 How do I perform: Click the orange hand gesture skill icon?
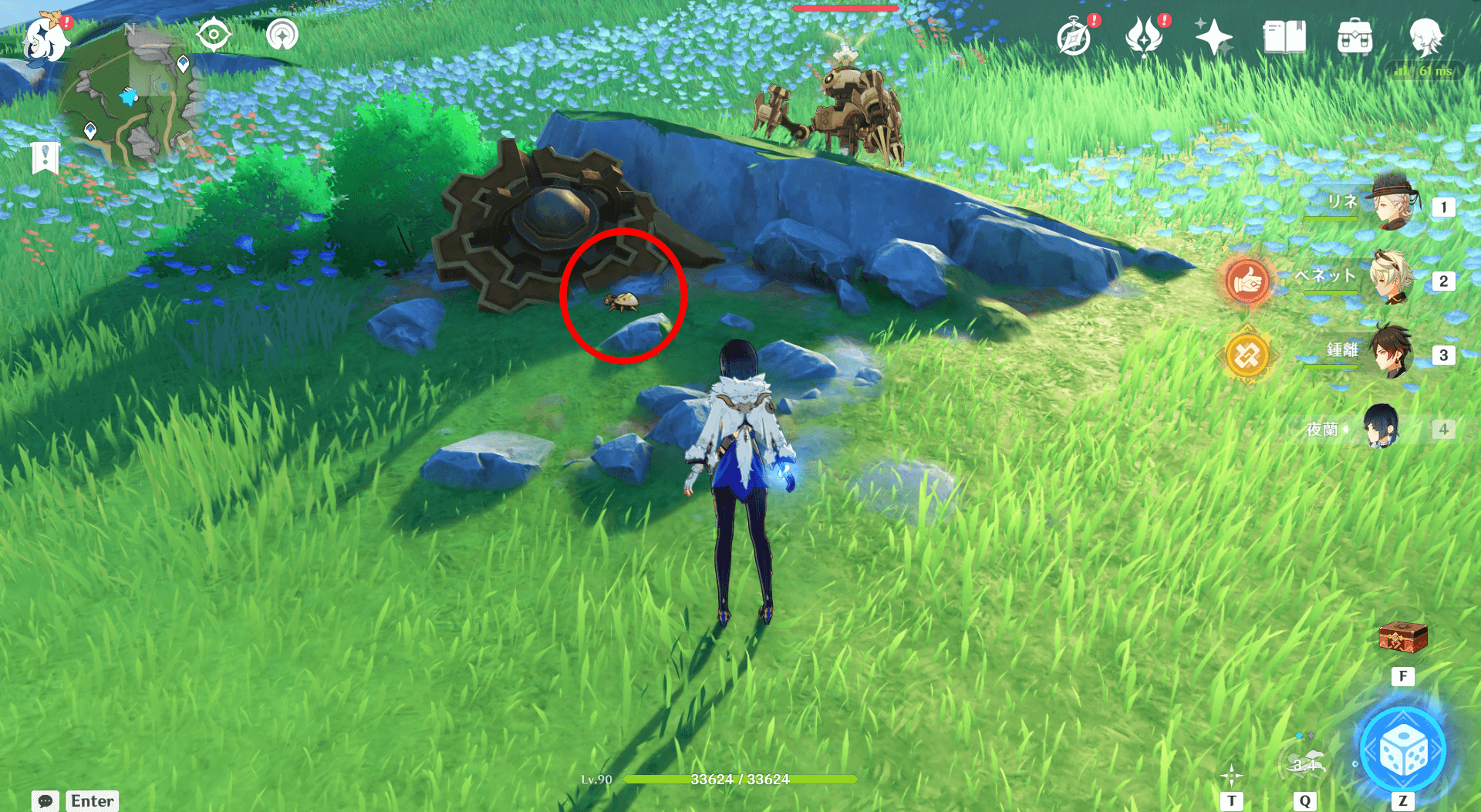[1247, 281]
